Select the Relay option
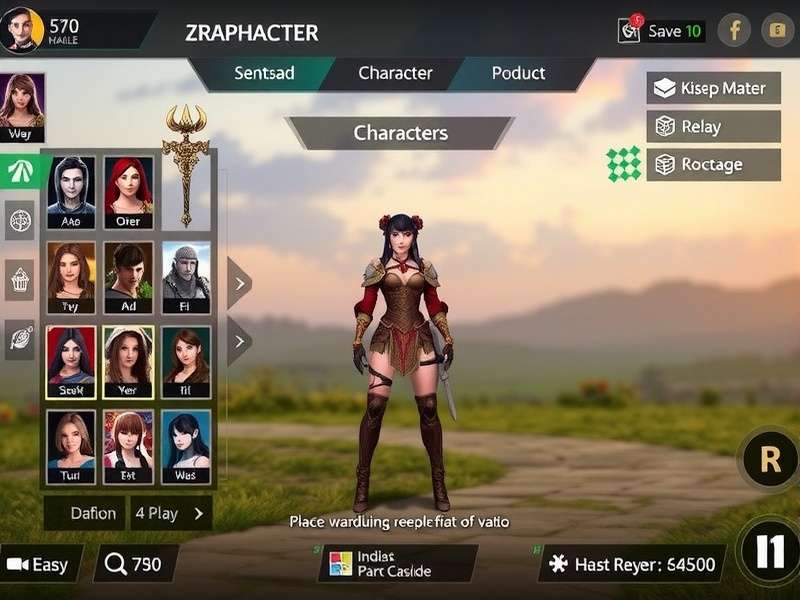Image resolution: width=800 pixels, height=600 pixels. click(x=713, y=127)
